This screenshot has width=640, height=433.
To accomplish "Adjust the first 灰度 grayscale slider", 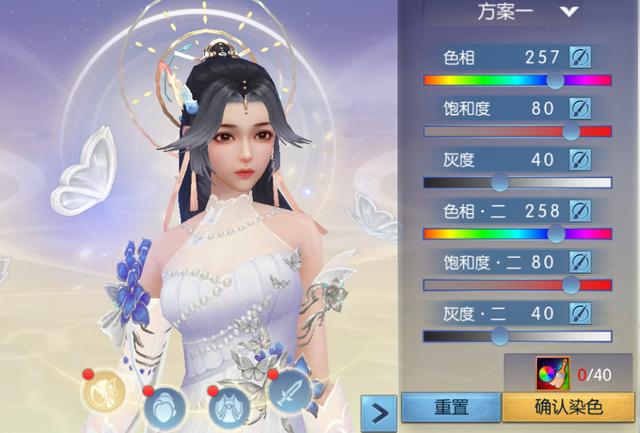I will tap(499, 182).
